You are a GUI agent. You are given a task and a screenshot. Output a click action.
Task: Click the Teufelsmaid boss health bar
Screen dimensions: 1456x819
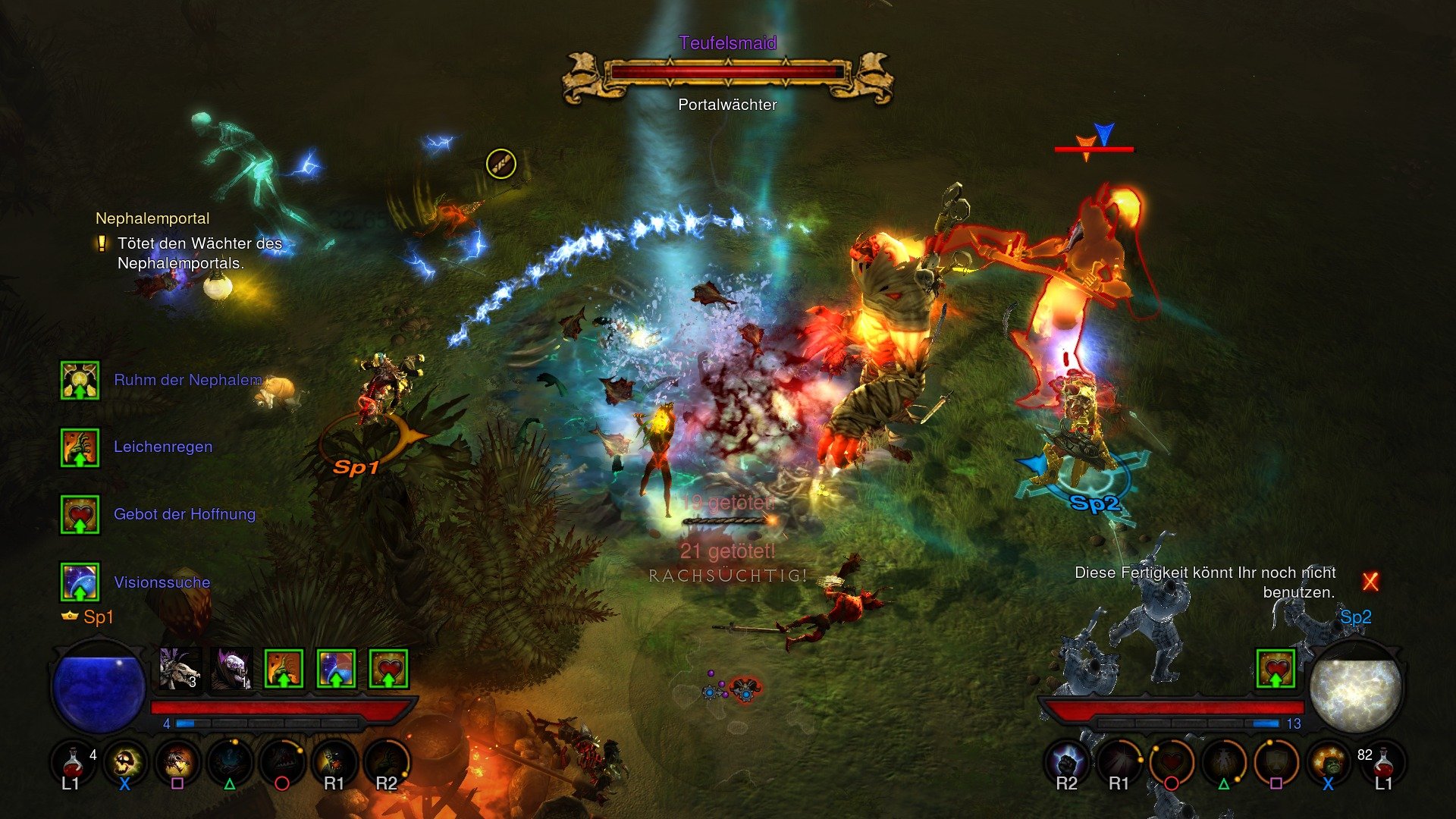[x=726, y=73]
